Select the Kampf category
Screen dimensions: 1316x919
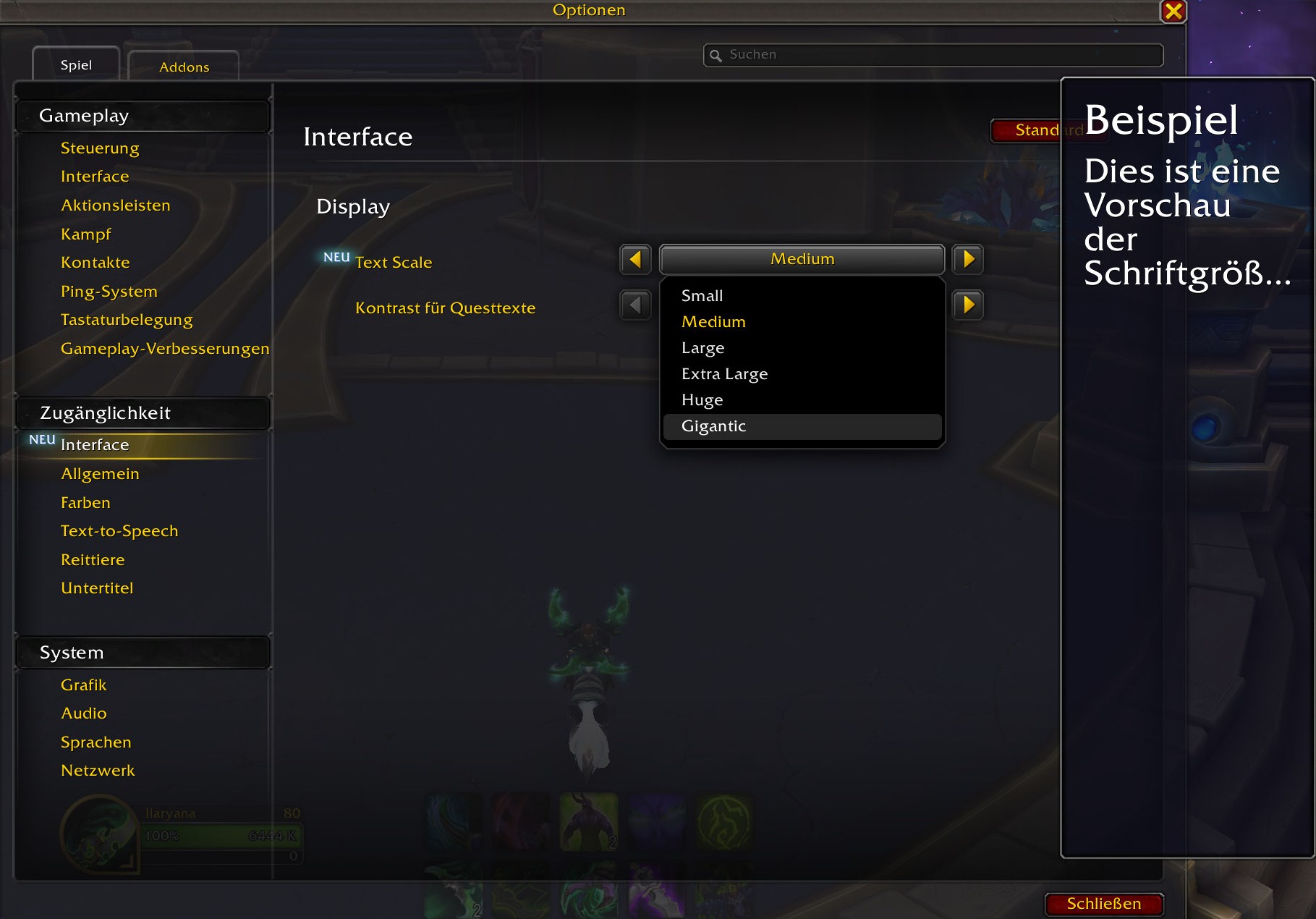[x=85, y=234]
